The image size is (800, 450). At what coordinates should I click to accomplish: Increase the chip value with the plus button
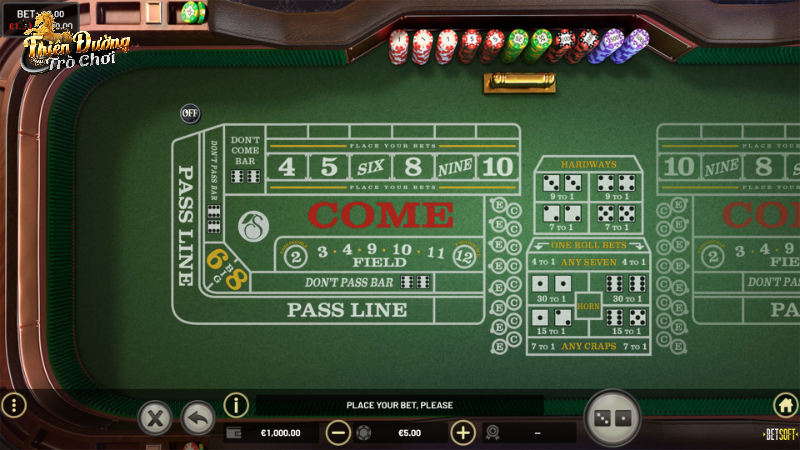click(x=462, y=433)
